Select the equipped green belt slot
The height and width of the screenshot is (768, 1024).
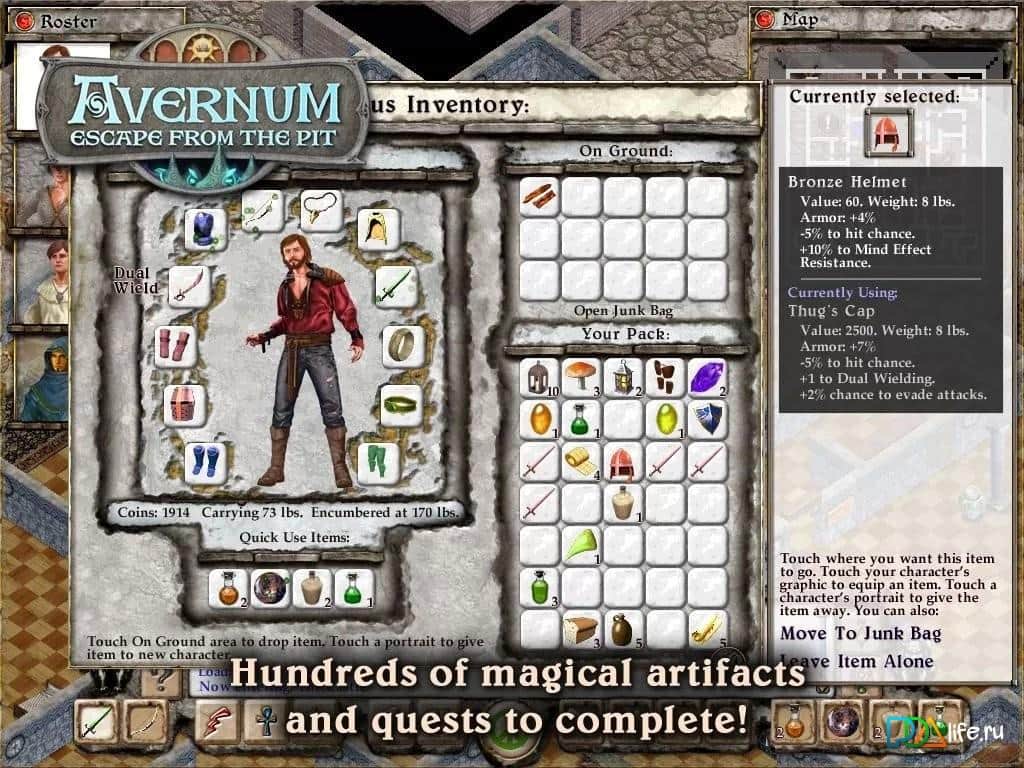click(x=400, y=406)
